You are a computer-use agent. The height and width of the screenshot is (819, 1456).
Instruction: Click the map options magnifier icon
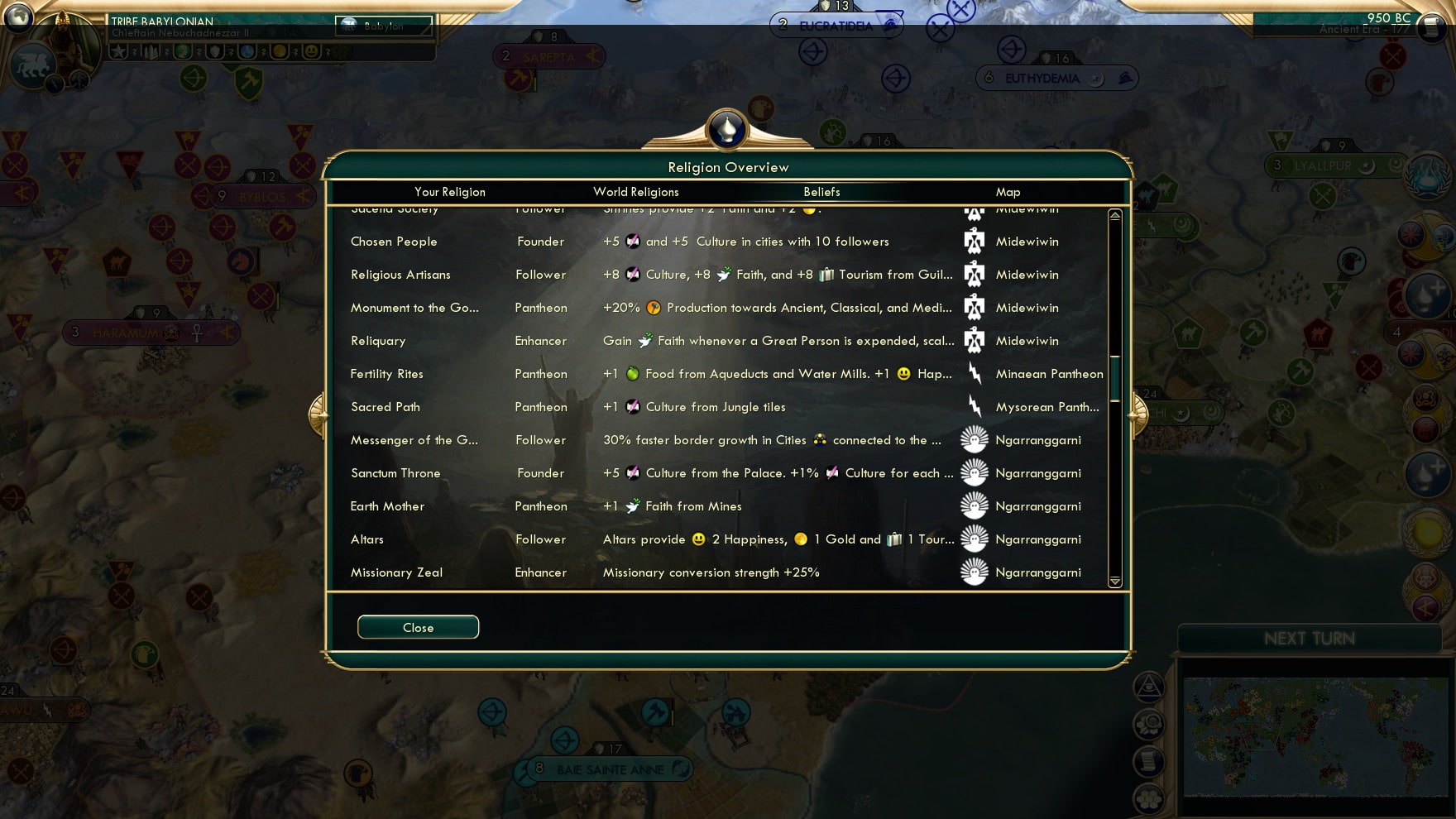click(x=1150, y=724)
